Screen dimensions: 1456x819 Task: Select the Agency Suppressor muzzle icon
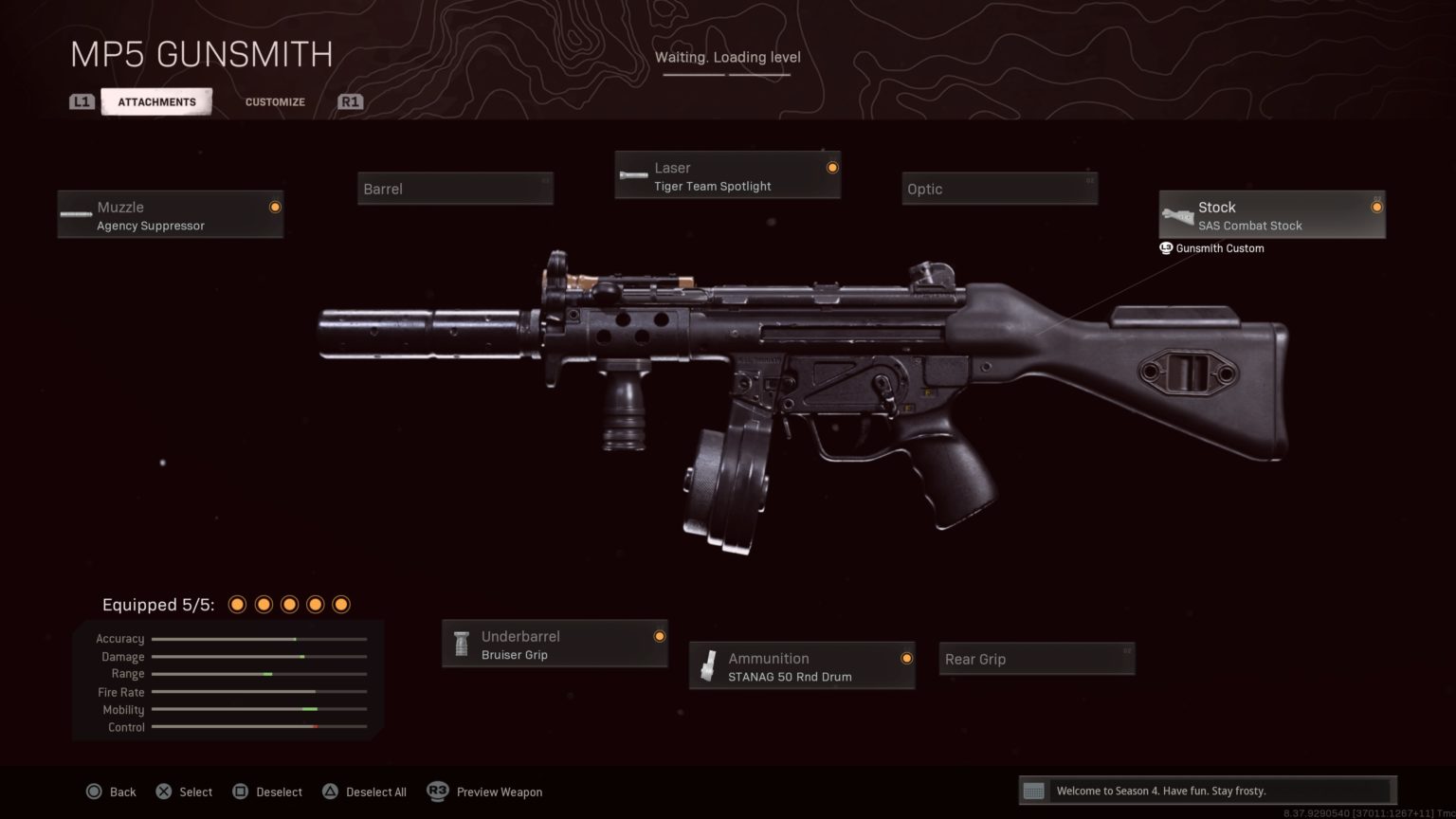[x=75, y=213]
